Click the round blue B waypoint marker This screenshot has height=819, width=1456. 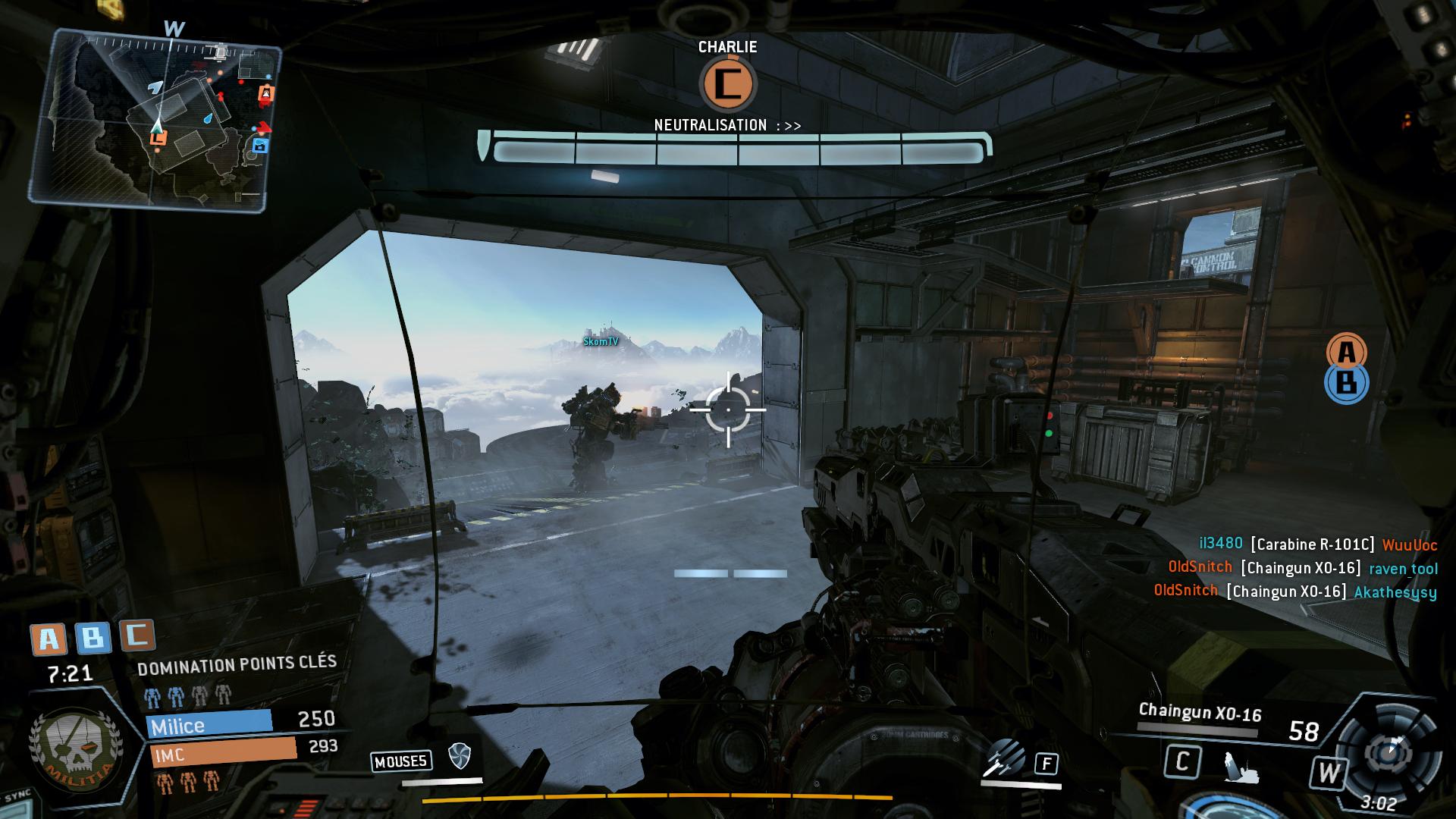click(x=1346, y=384)
